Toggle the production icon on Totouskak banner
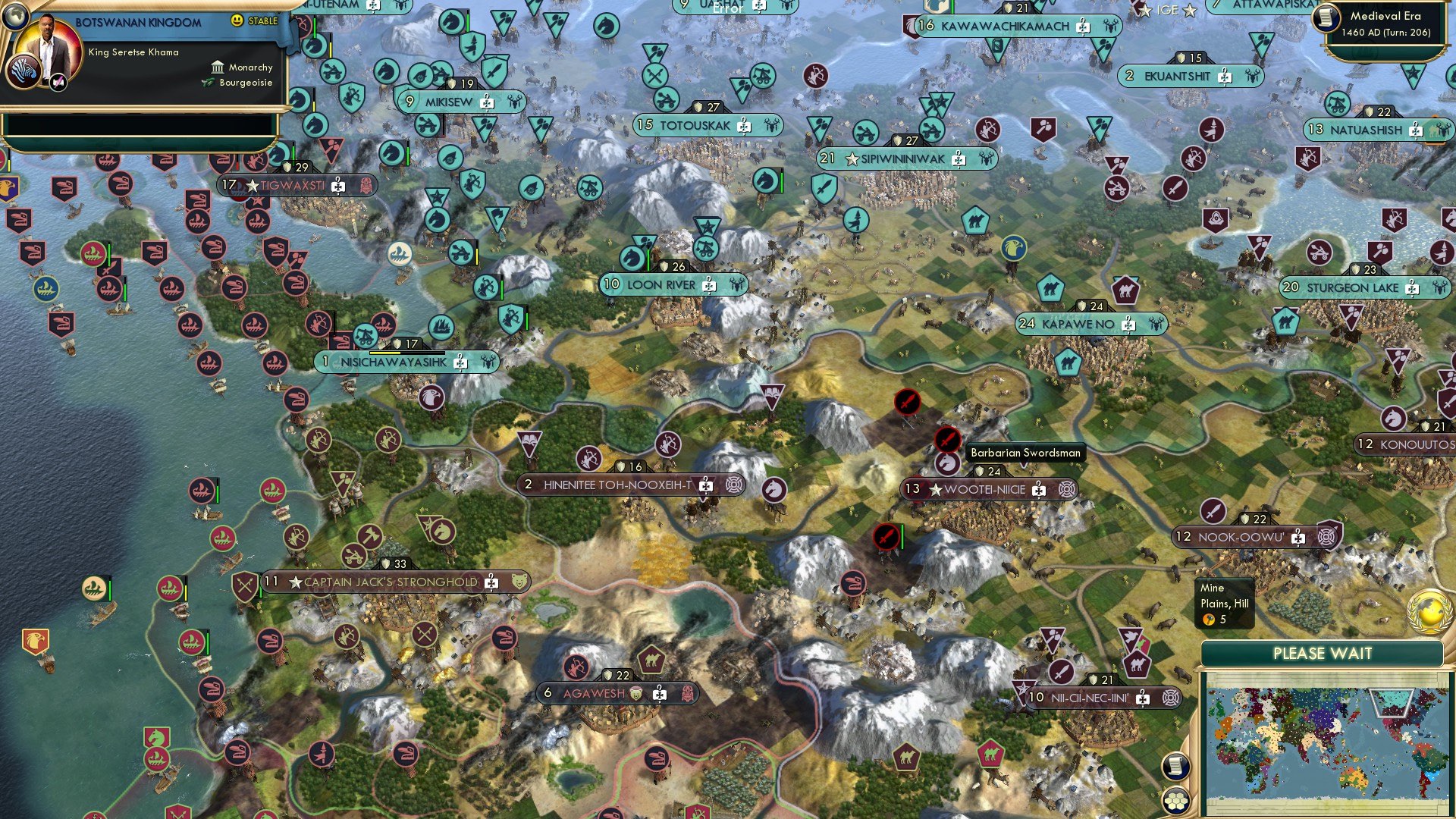The height and width of the screenshot is (819, 1456). [x=745, y=127]
